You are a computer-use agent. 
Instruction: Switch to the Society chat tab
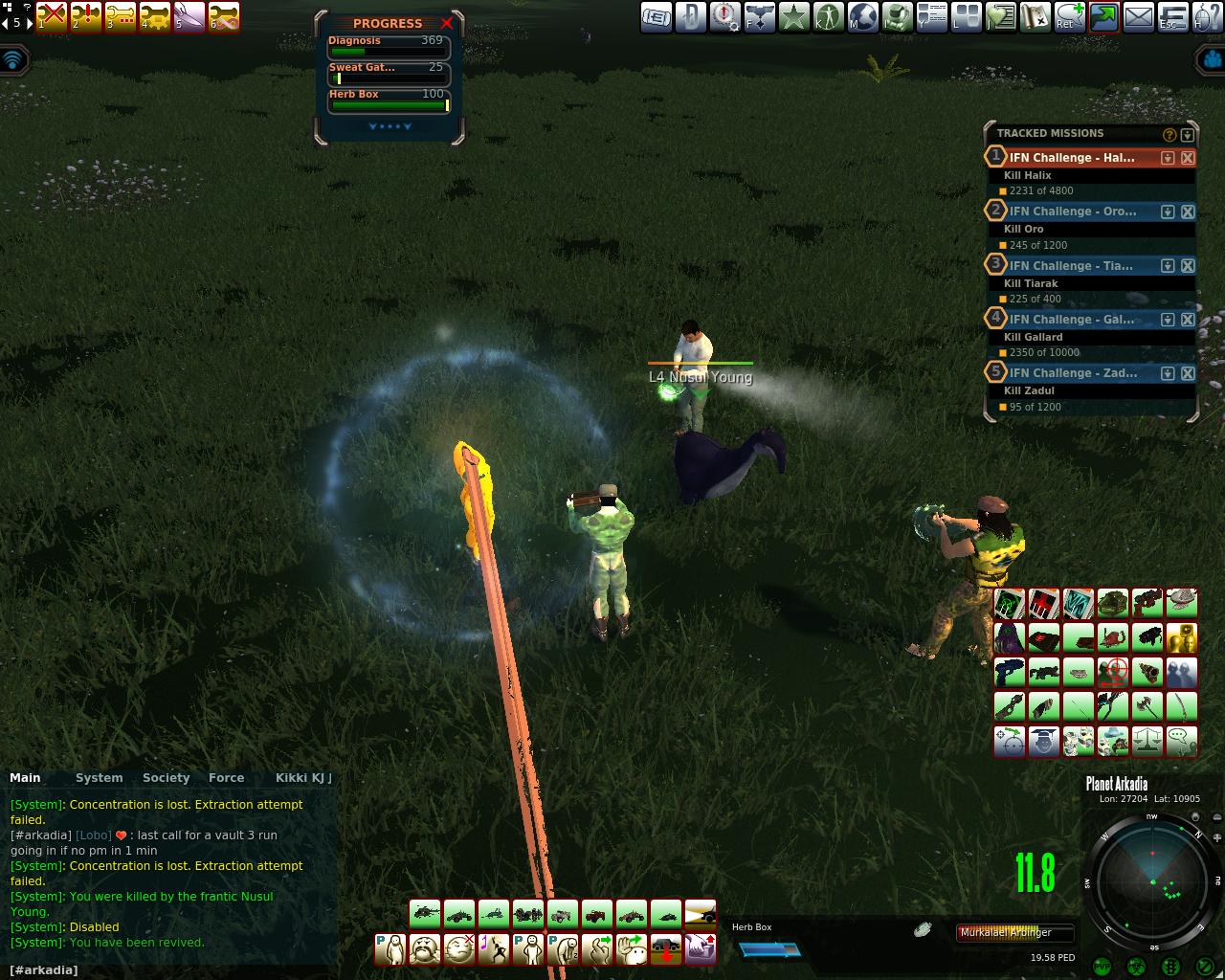pos(166,778)
